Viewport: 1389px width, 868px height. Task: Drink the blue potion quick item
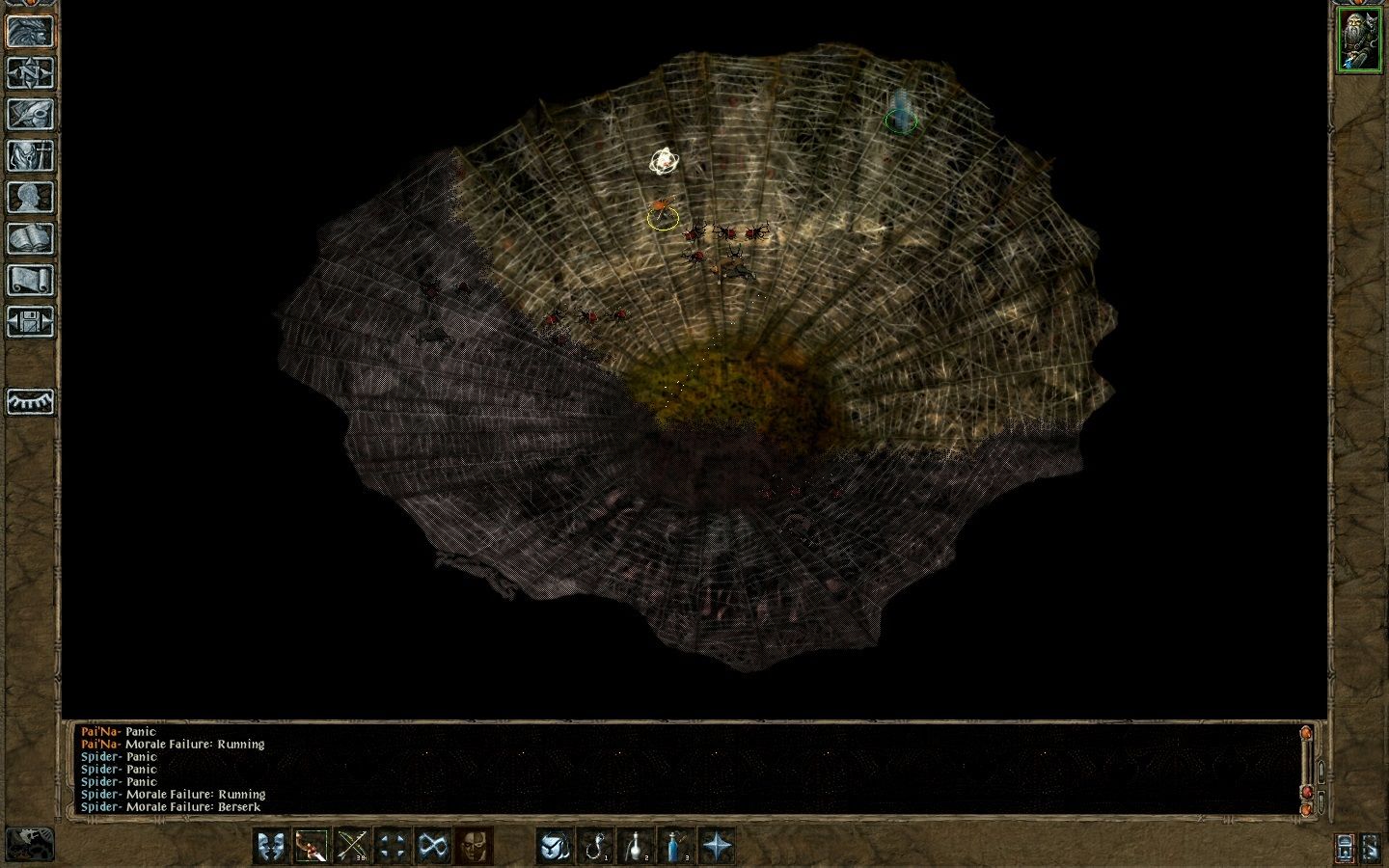tap(675, 846)
